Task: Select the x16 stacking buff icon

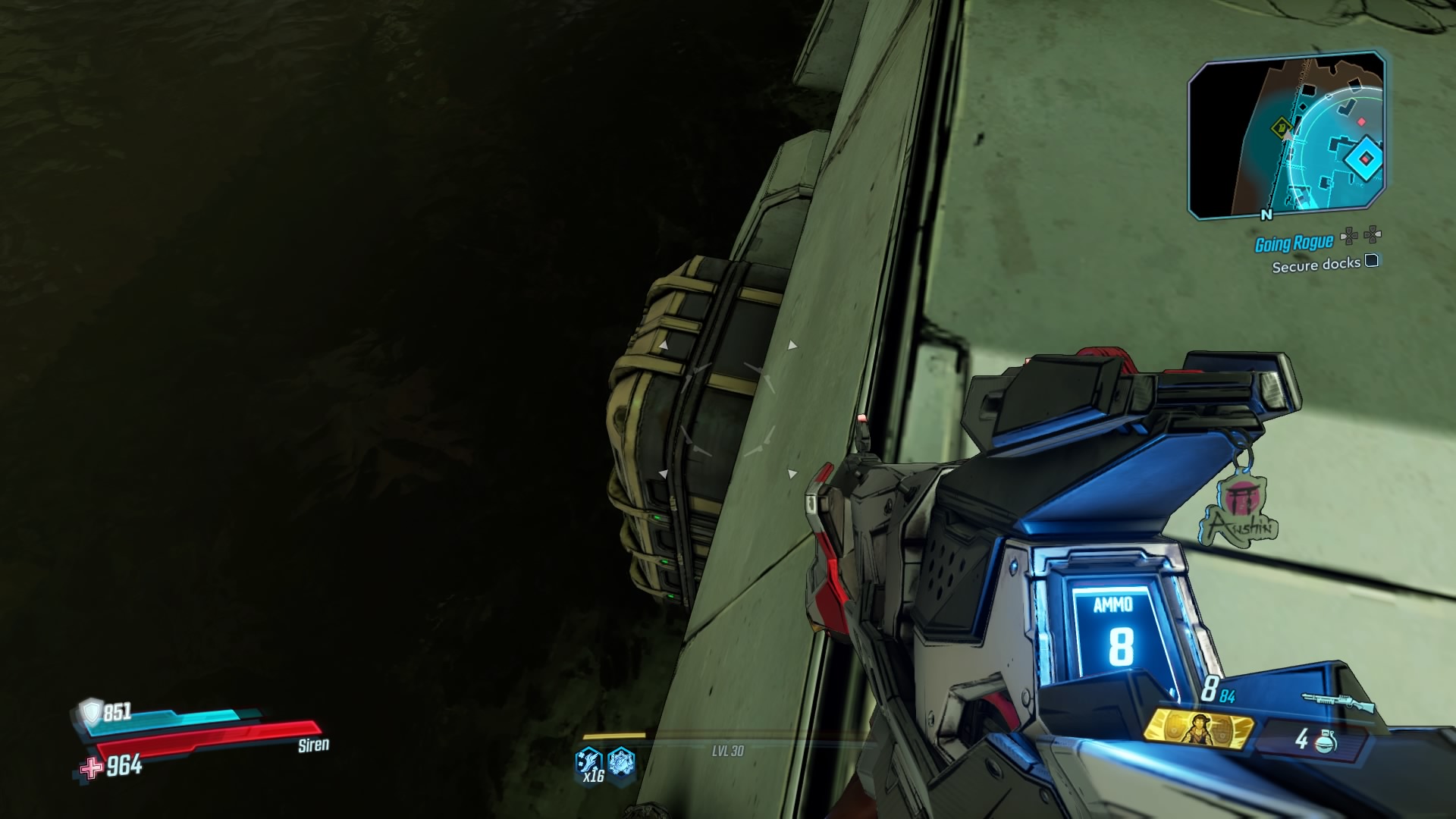Action: [590, 763]
